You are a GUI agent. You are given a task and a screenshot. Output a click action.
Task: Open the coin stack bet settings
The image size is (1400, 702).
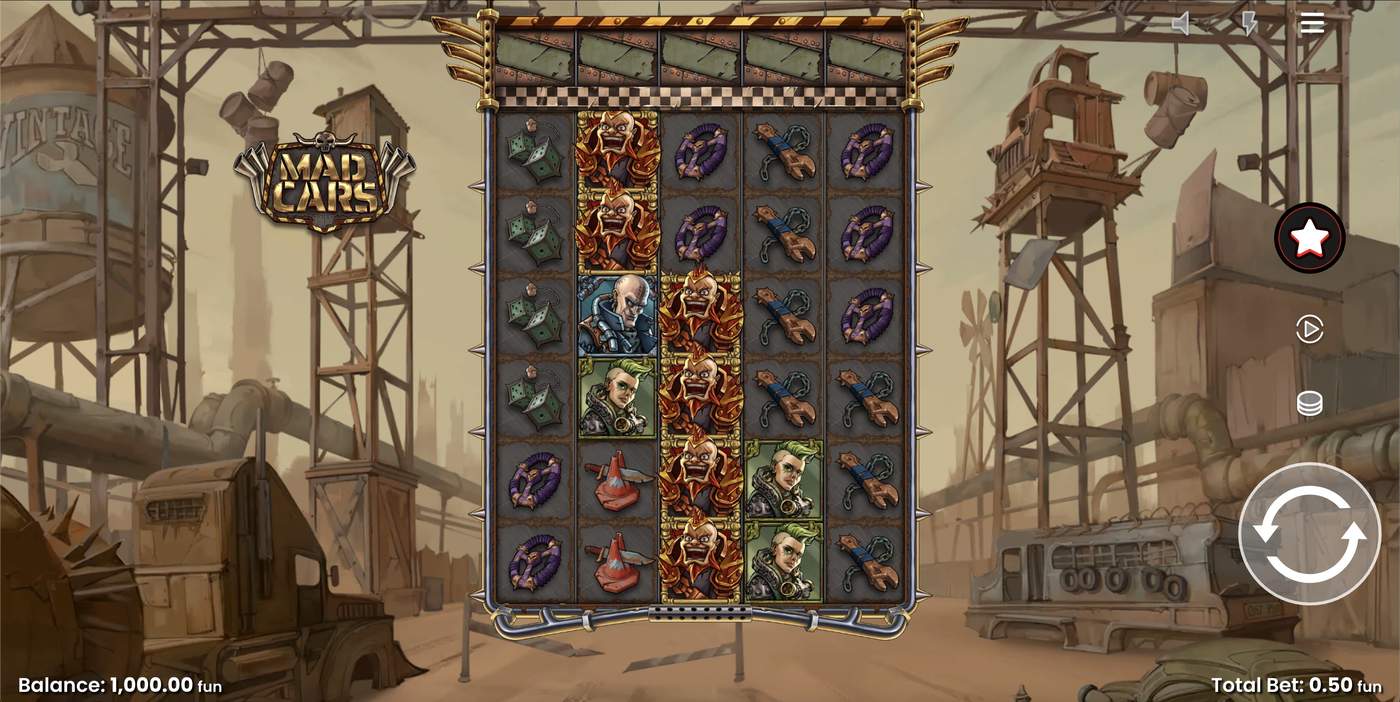point(1309,403)
